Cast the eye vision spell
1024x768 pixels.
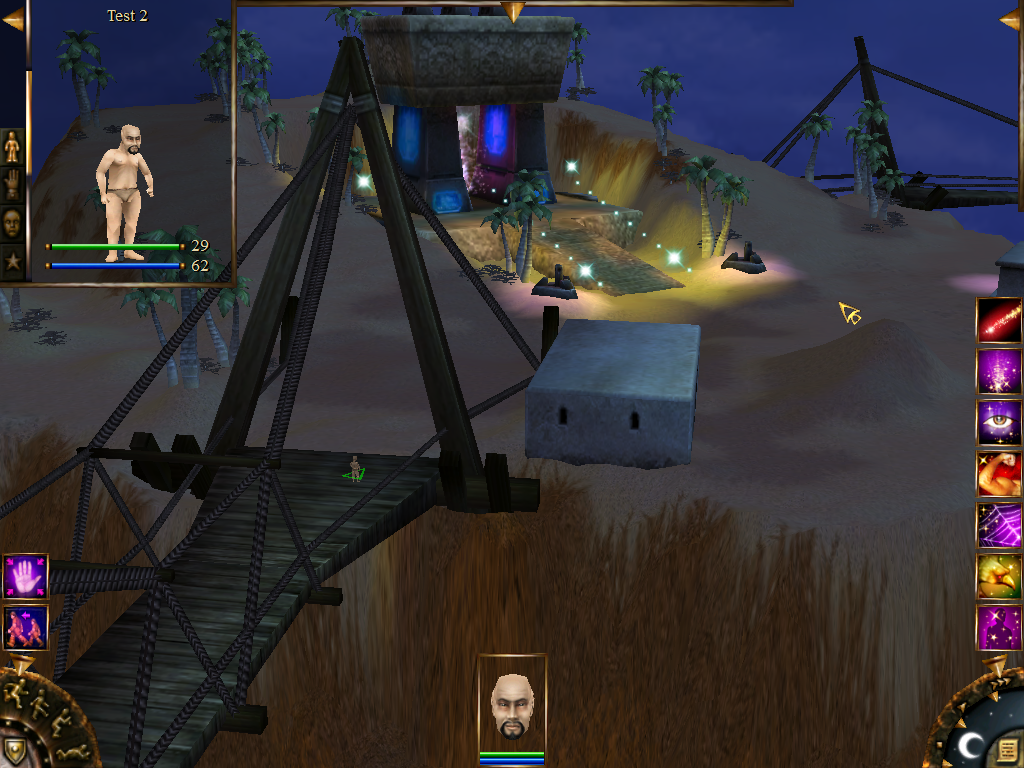[999, 423]
